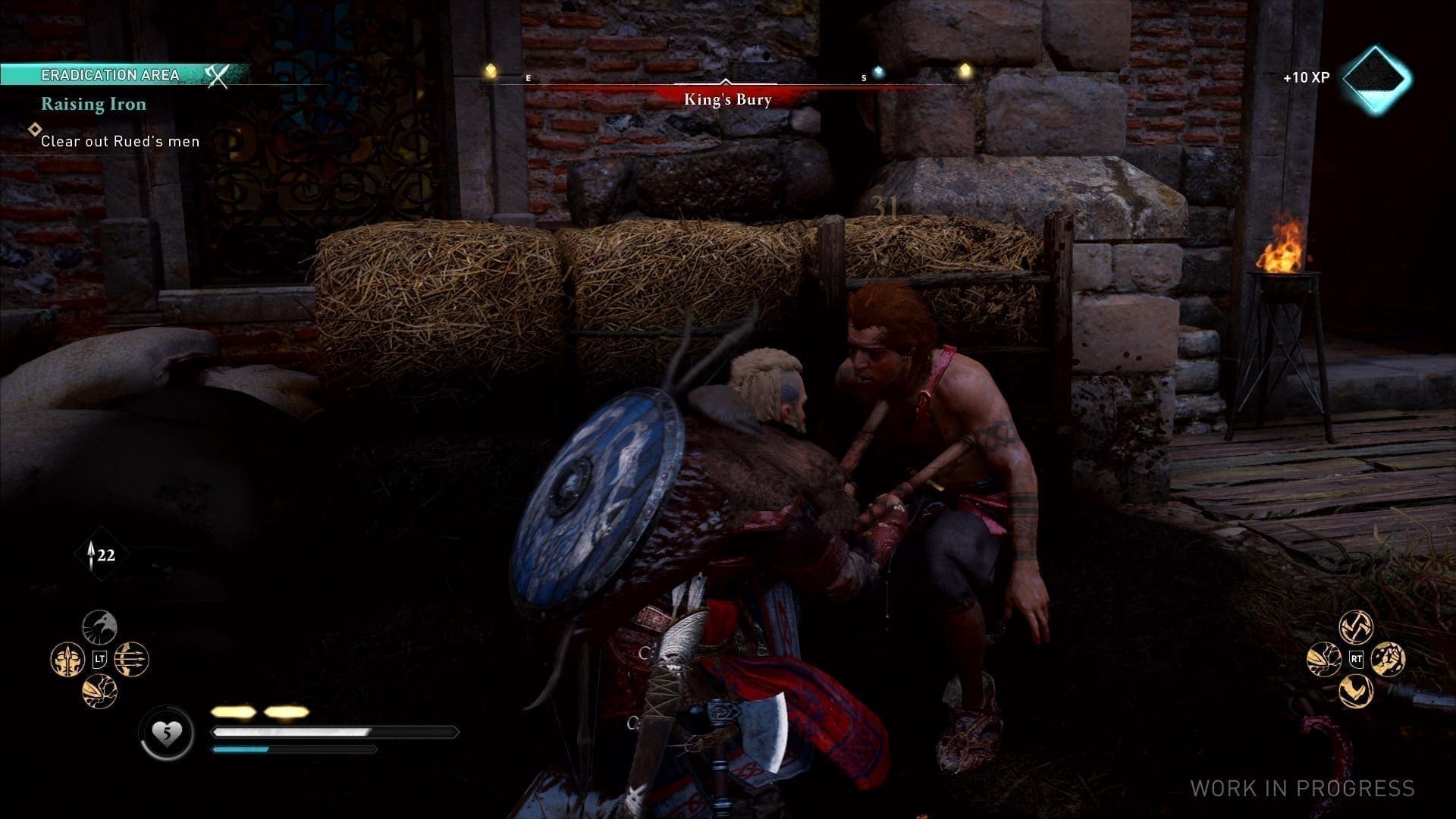This screenshot has height=819, width=1456.
Task: Activate the raven ranged ability
Action: point(99,627)
